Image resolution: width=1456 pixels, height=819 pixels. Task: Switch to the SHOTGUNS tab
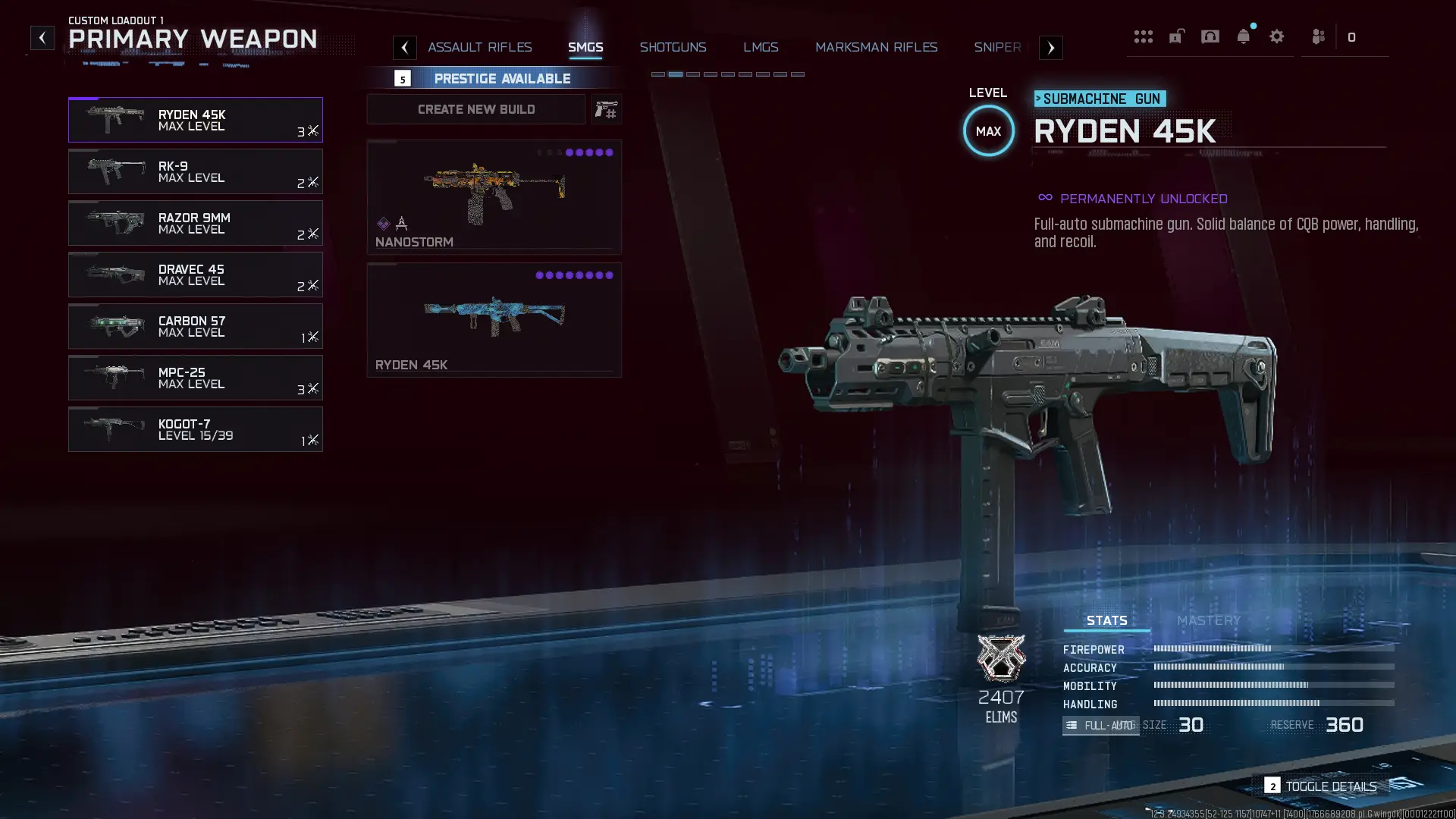click(673, 47)
